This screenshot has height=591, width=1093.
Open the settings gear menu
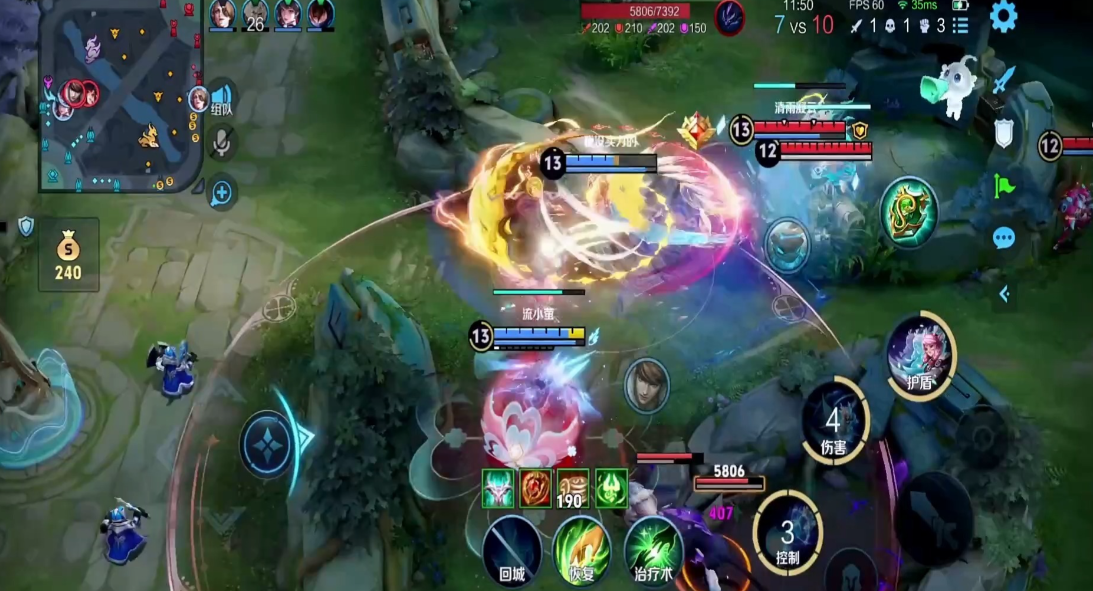(1003, 16)
